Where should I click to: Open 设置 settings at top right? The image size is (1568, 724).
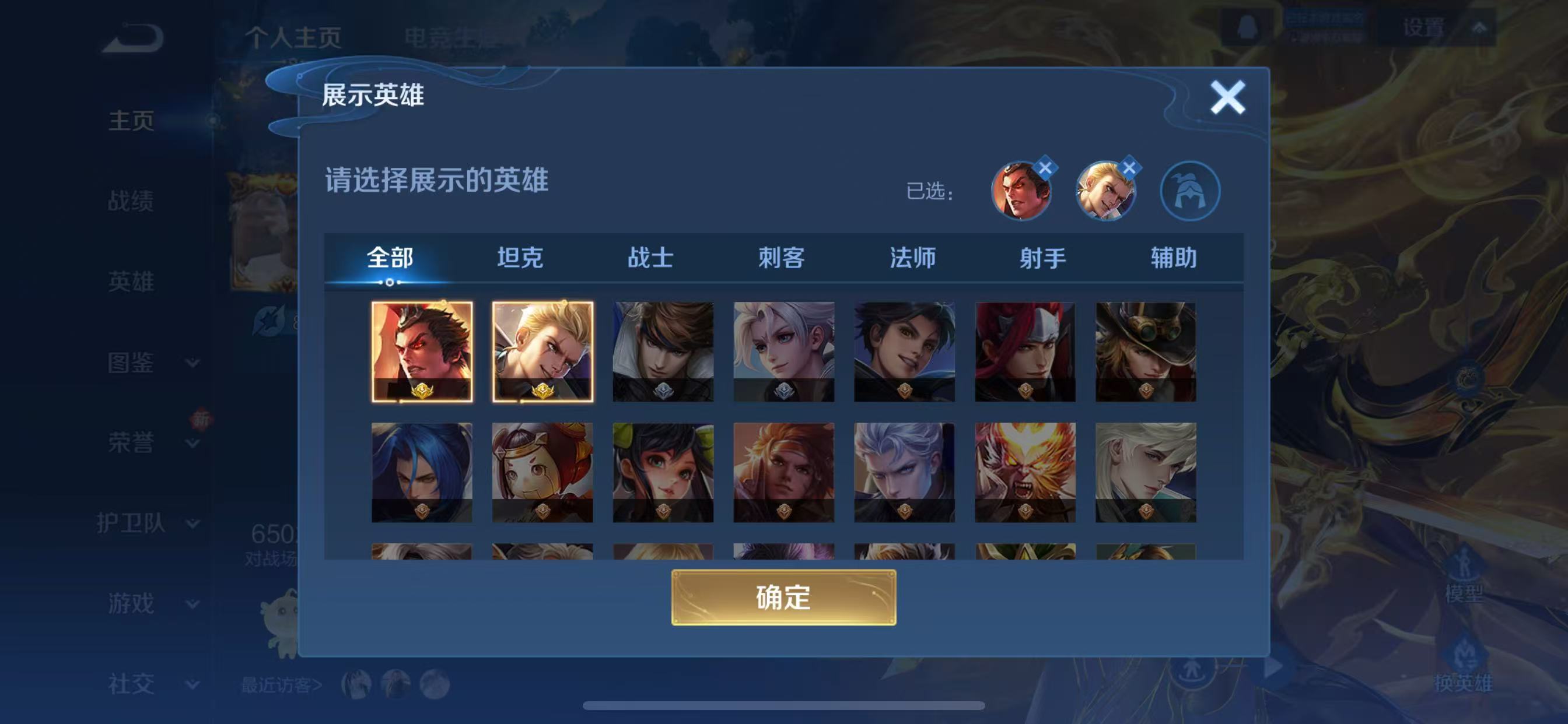coord(1424,27)
